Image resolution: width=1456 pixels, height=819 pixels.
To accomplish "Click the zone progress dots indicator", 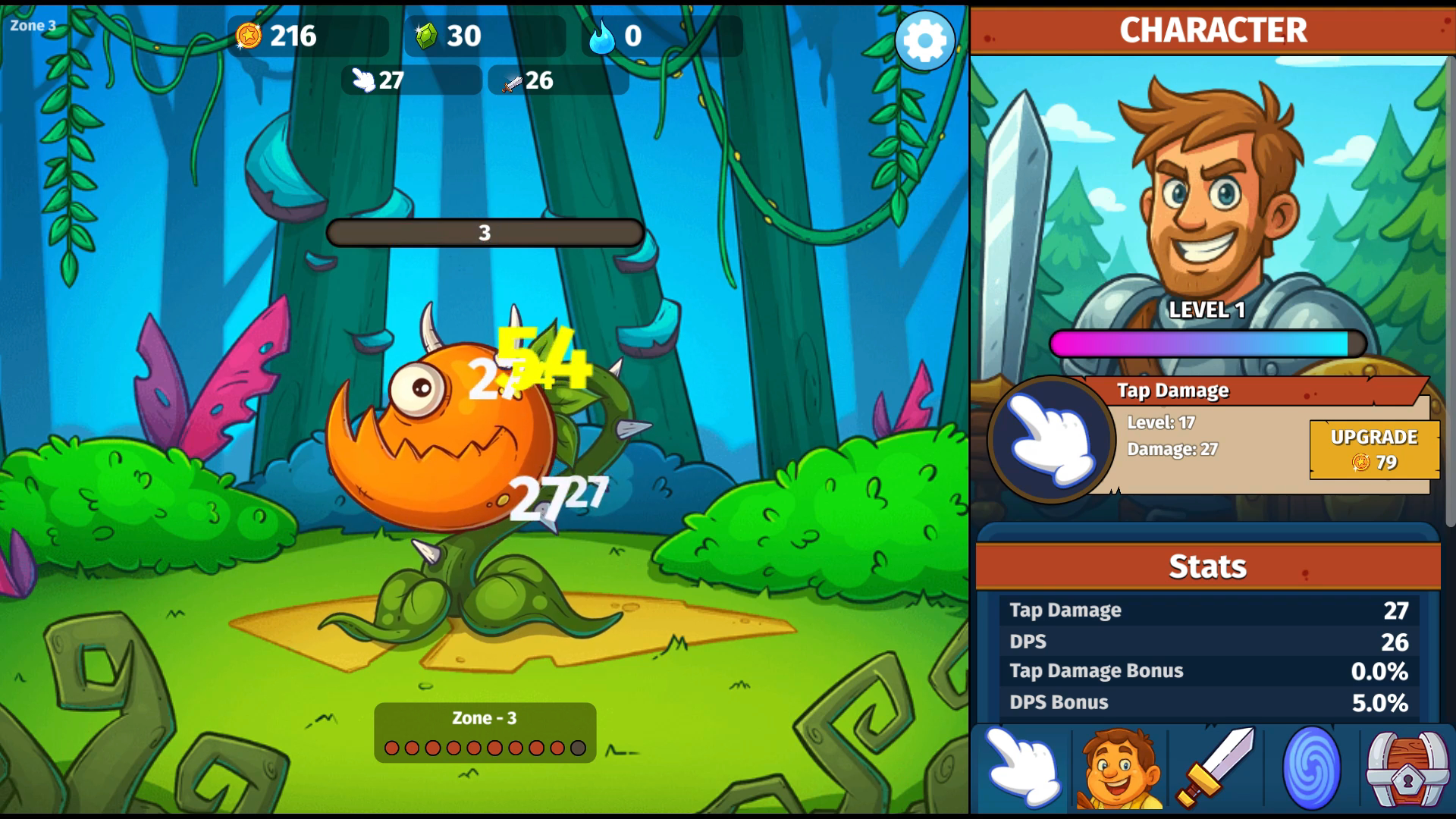I will pyautogui.click(x=485, y=747).
